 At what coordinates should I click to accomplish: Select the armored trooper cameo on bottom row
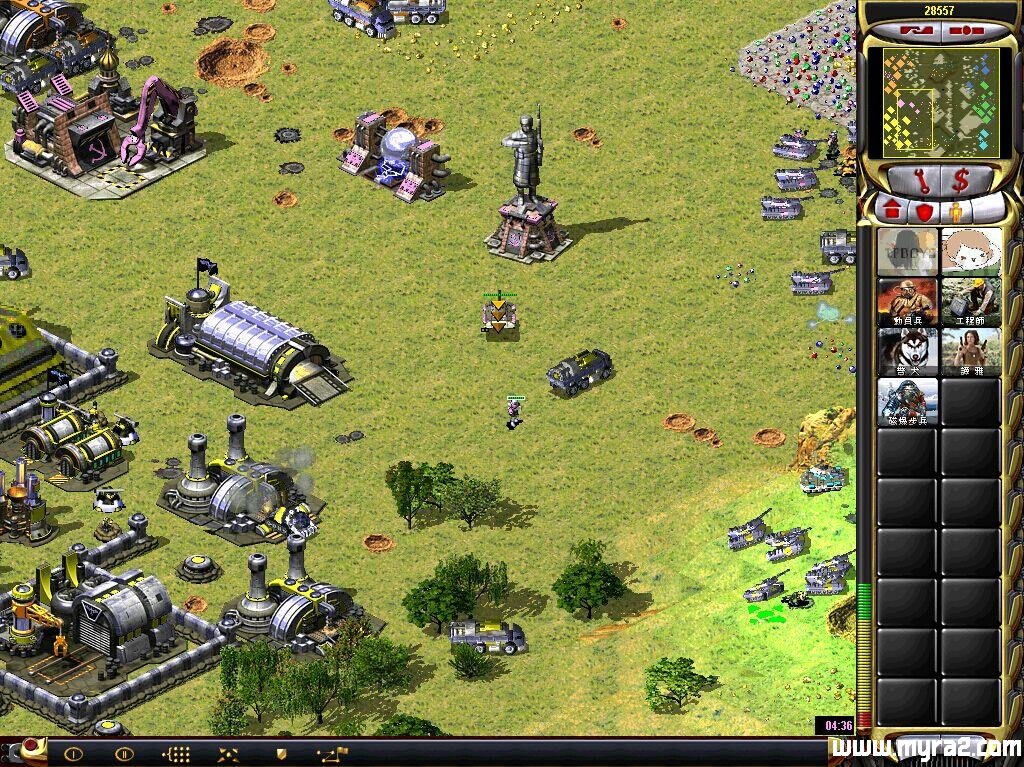908,402
